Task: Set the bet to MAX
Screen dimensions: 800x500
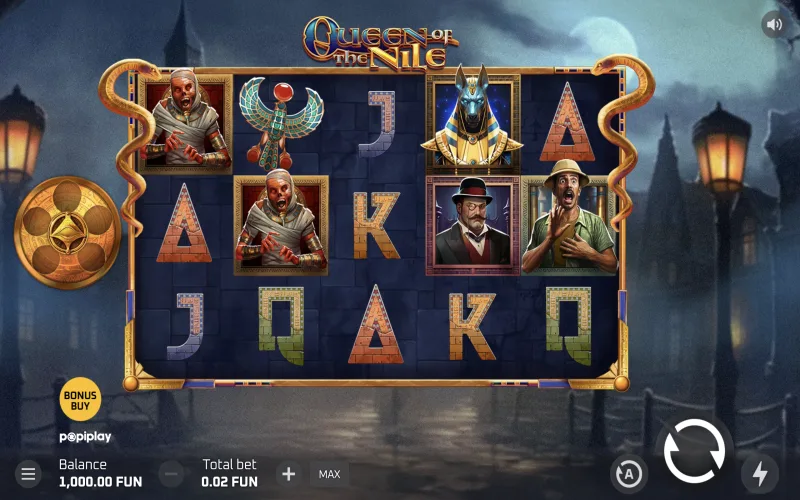Action: point(329,473)
